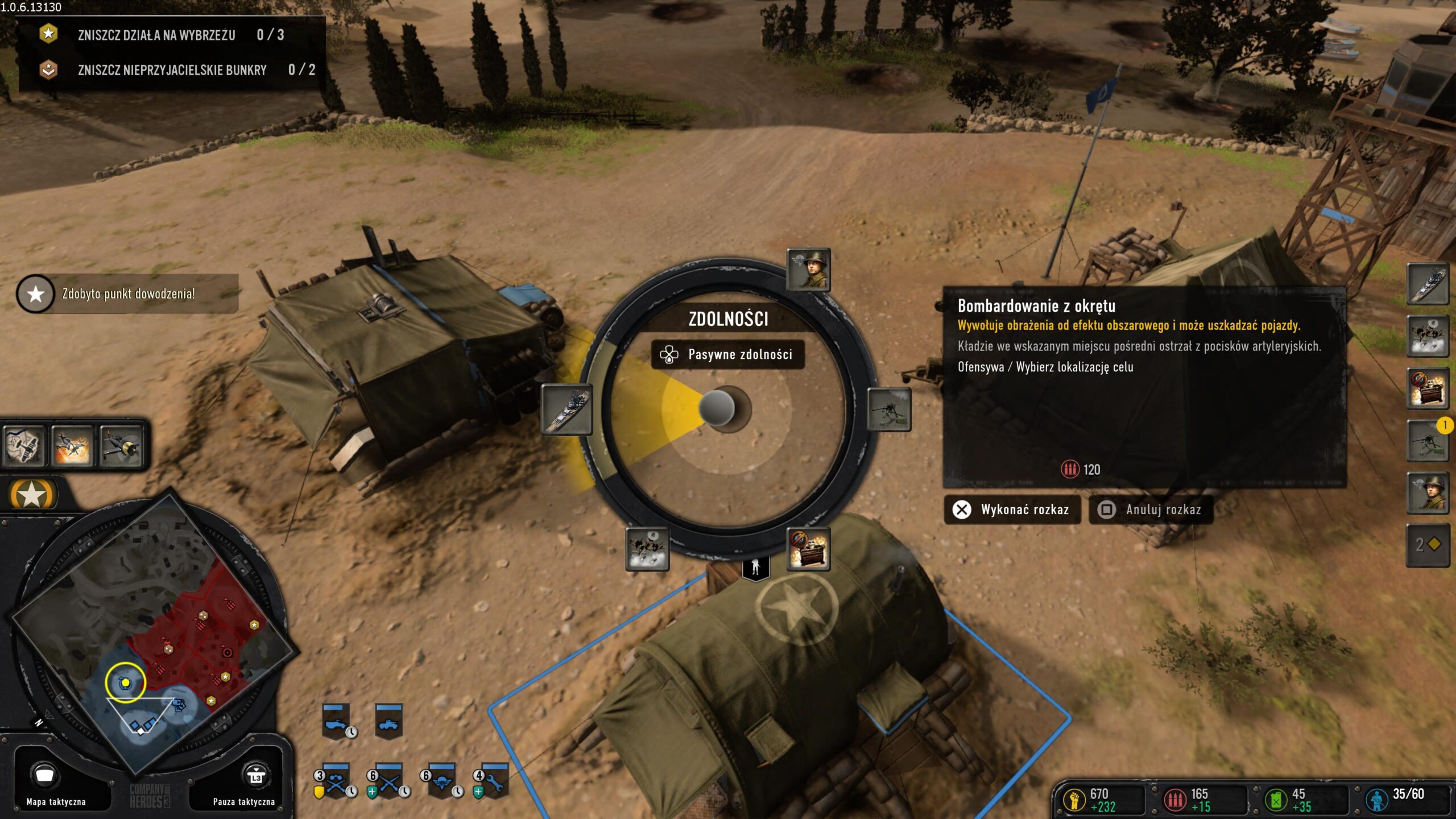Call the plane with explosion airstrike ability
1456x819 pixels.
click(x=72, y=446)
